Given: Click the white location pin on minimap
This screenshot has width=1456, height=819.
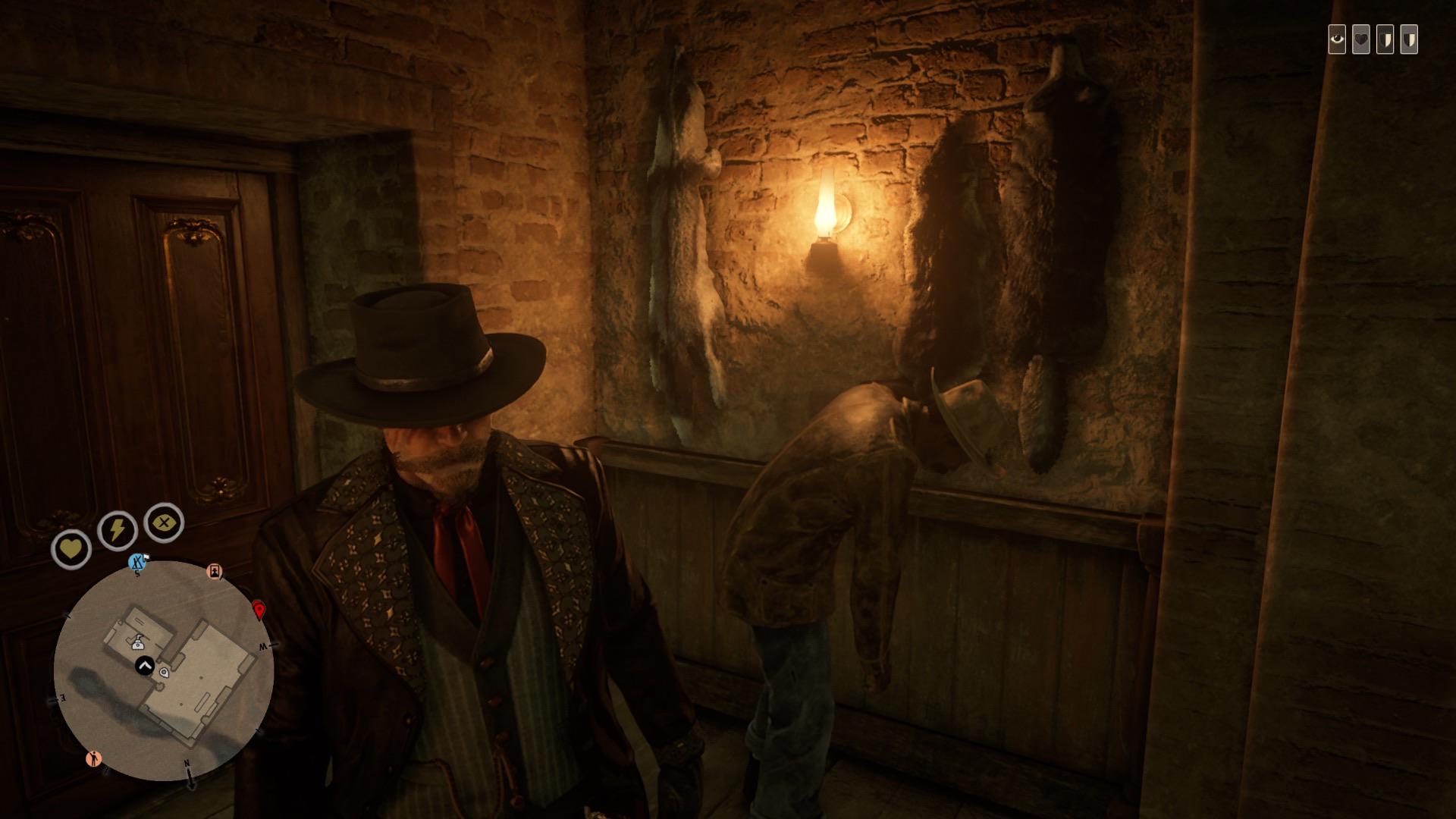Looking at the screenshot, I should click(164, 673).
